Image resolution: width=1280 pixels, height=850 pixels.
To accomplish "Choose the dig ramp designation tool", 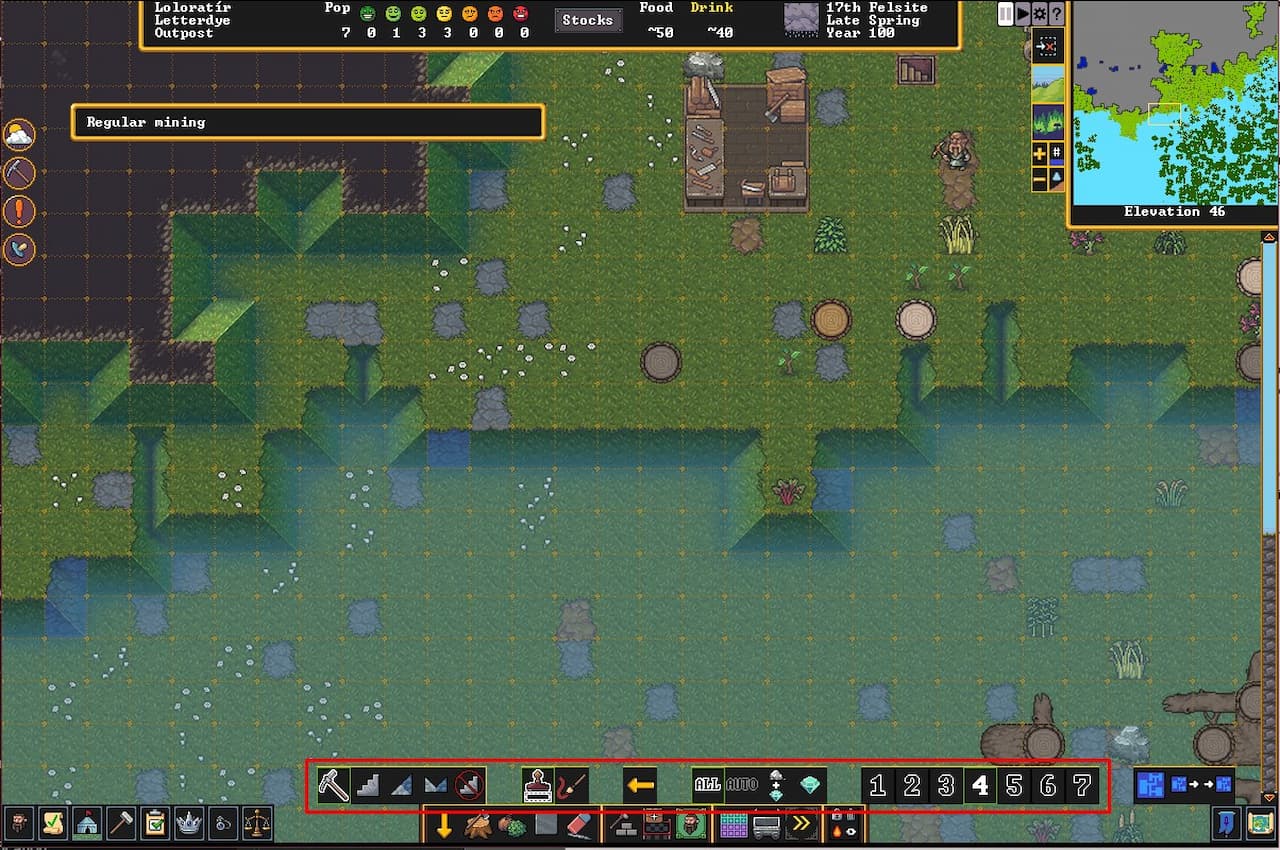I will coord(401,785).
